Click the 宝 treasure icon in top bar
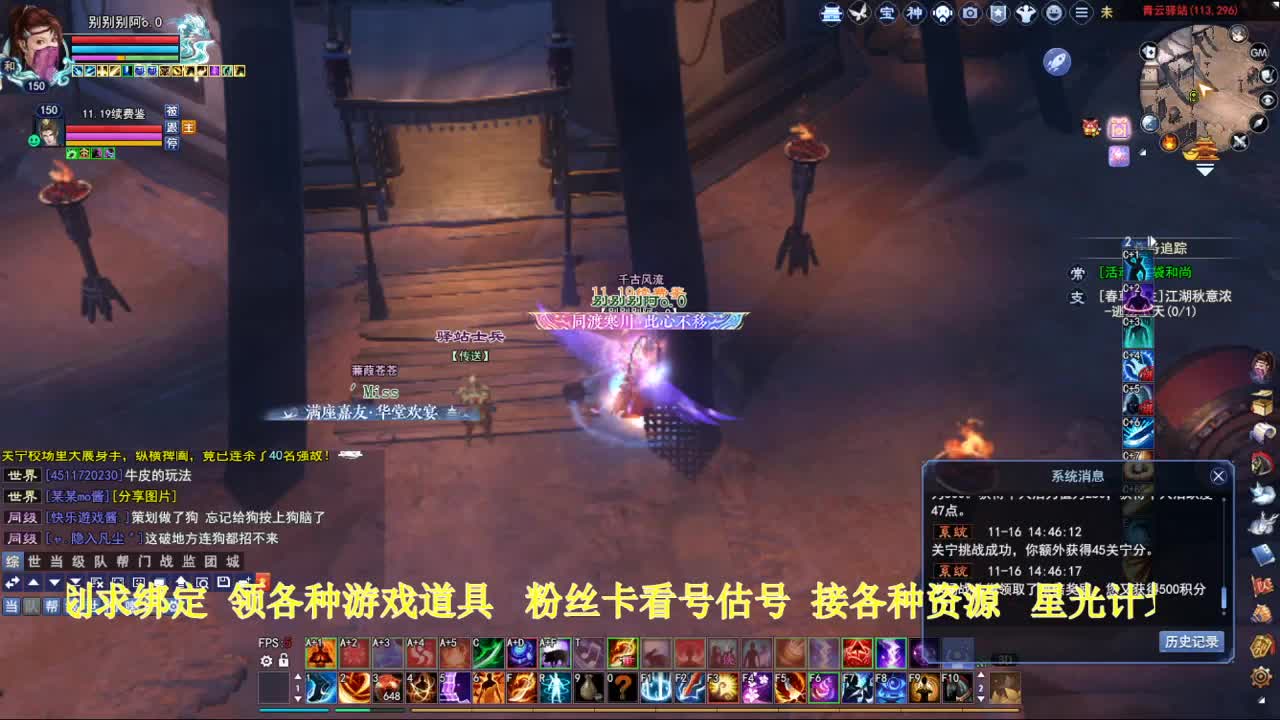Image resolution: width=1280 pixels, height=720 pixels. tap(888, 13)
